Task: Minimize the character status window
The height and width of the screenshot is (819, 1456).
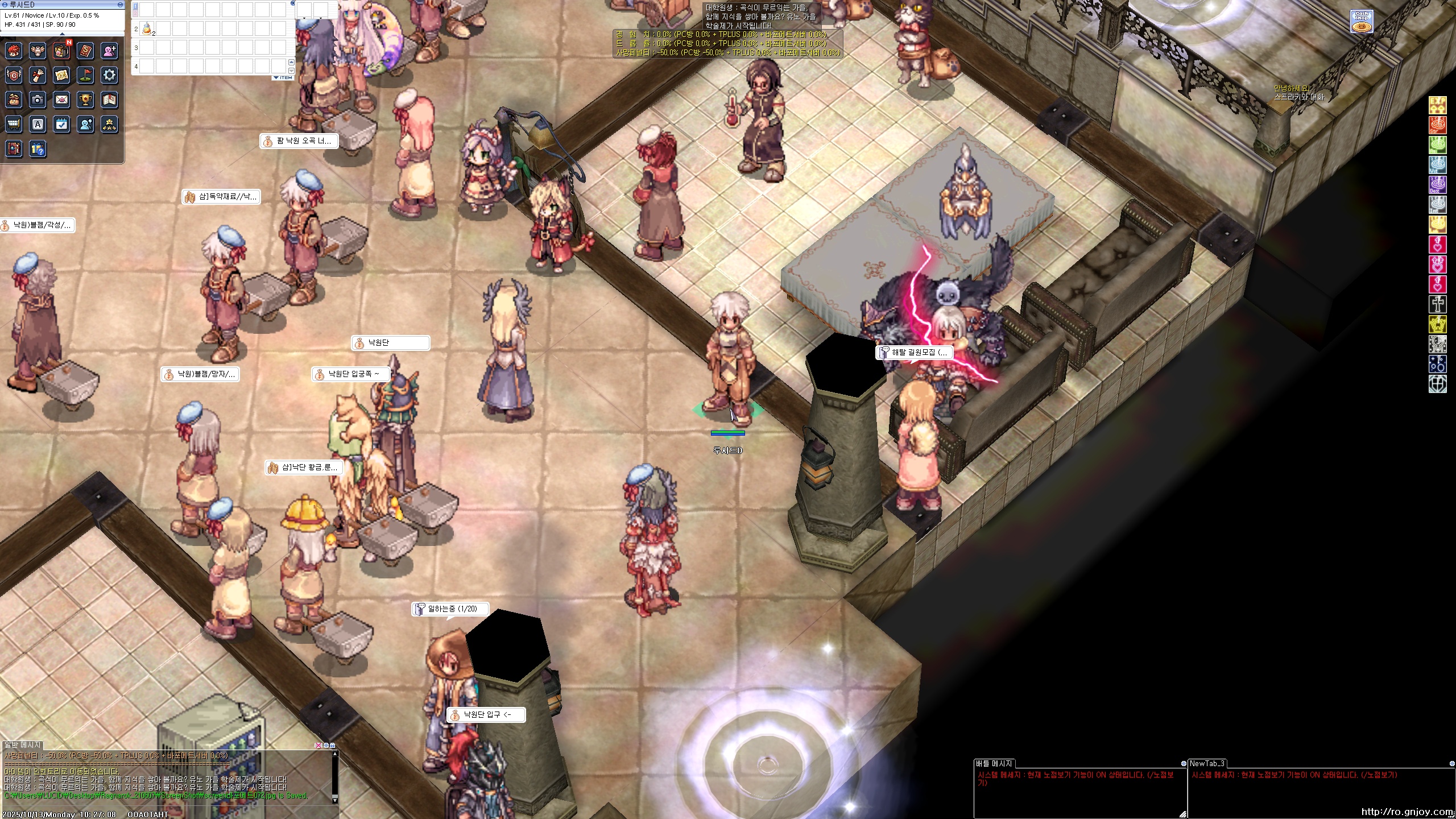Action: 120,5
